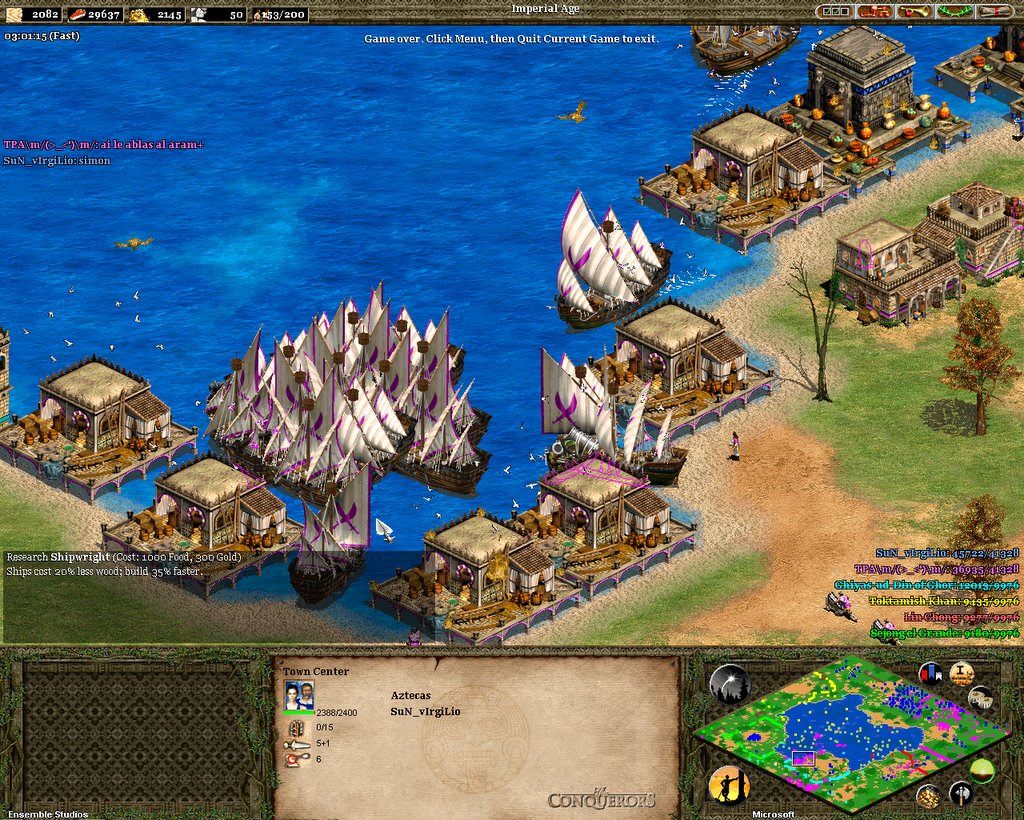The height and width of the screenshot is (820, 1024).
Task: Toggle the colored banners minimap button
Action: (x=930, y=672)
